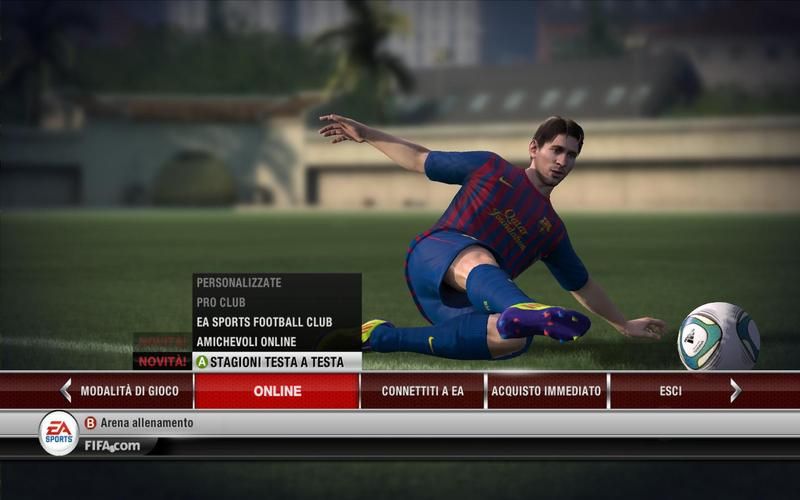Click the left arrow on menu bar

pos(65,391)
